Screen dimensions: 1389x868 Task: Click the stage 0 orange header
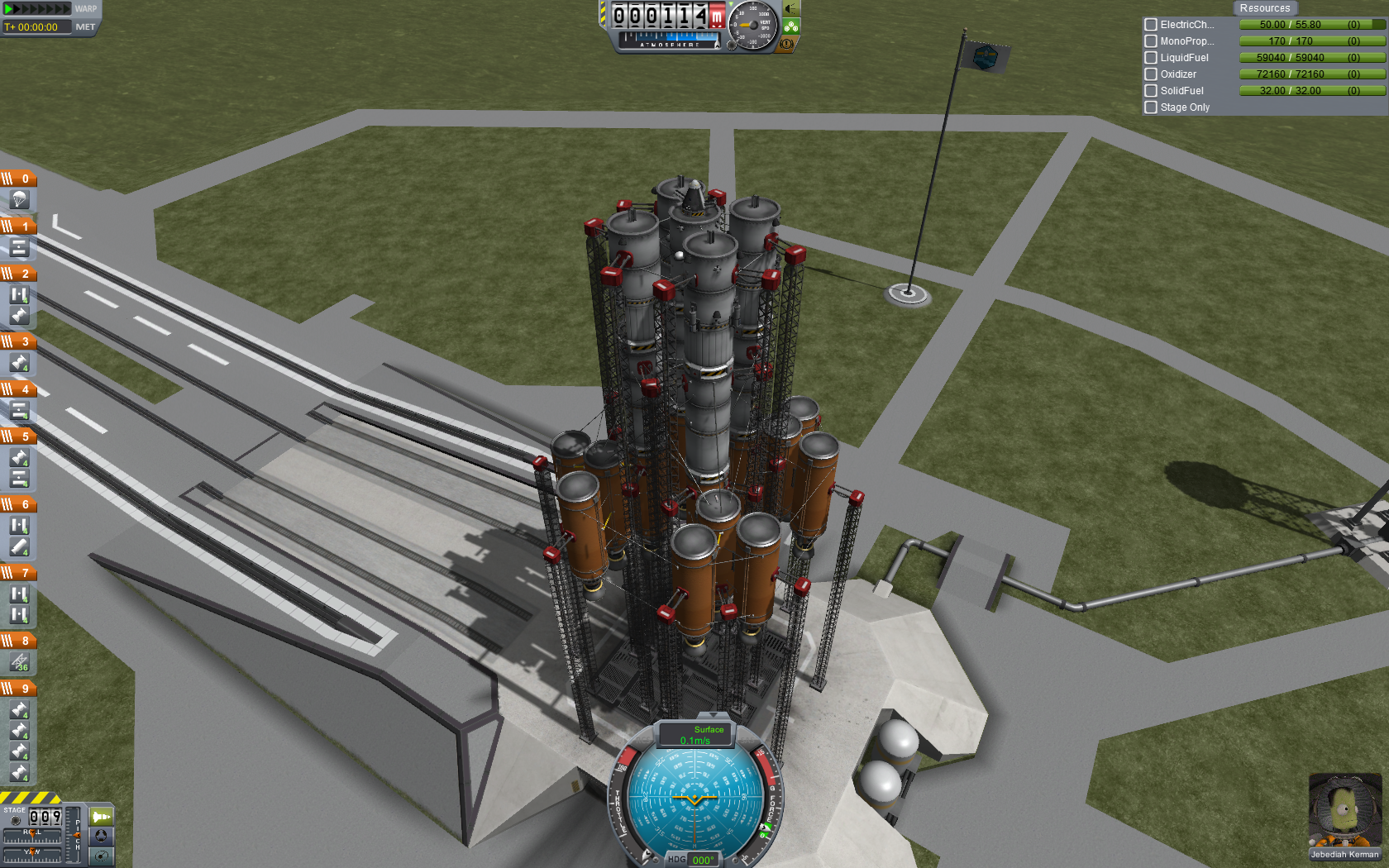tap(17, 178)
